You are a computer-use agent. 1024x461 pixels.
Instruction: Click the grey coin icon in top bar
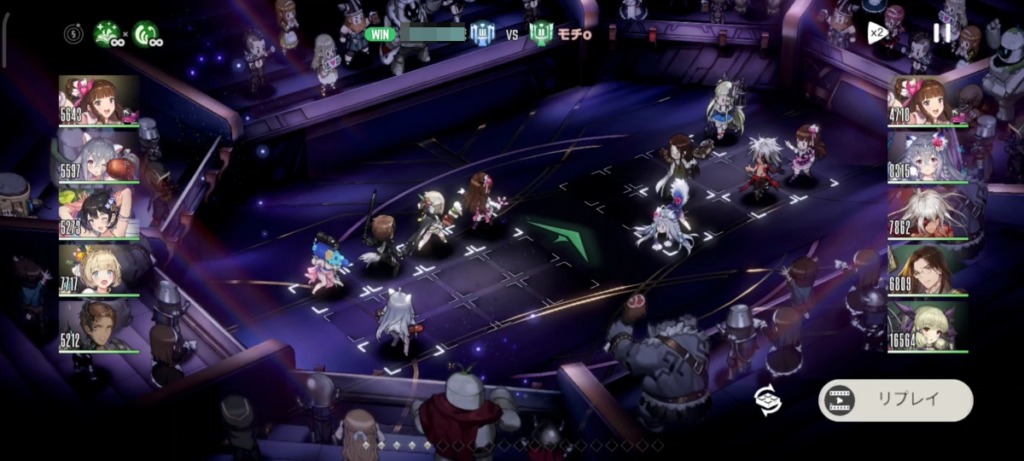(x=75, y=34)
